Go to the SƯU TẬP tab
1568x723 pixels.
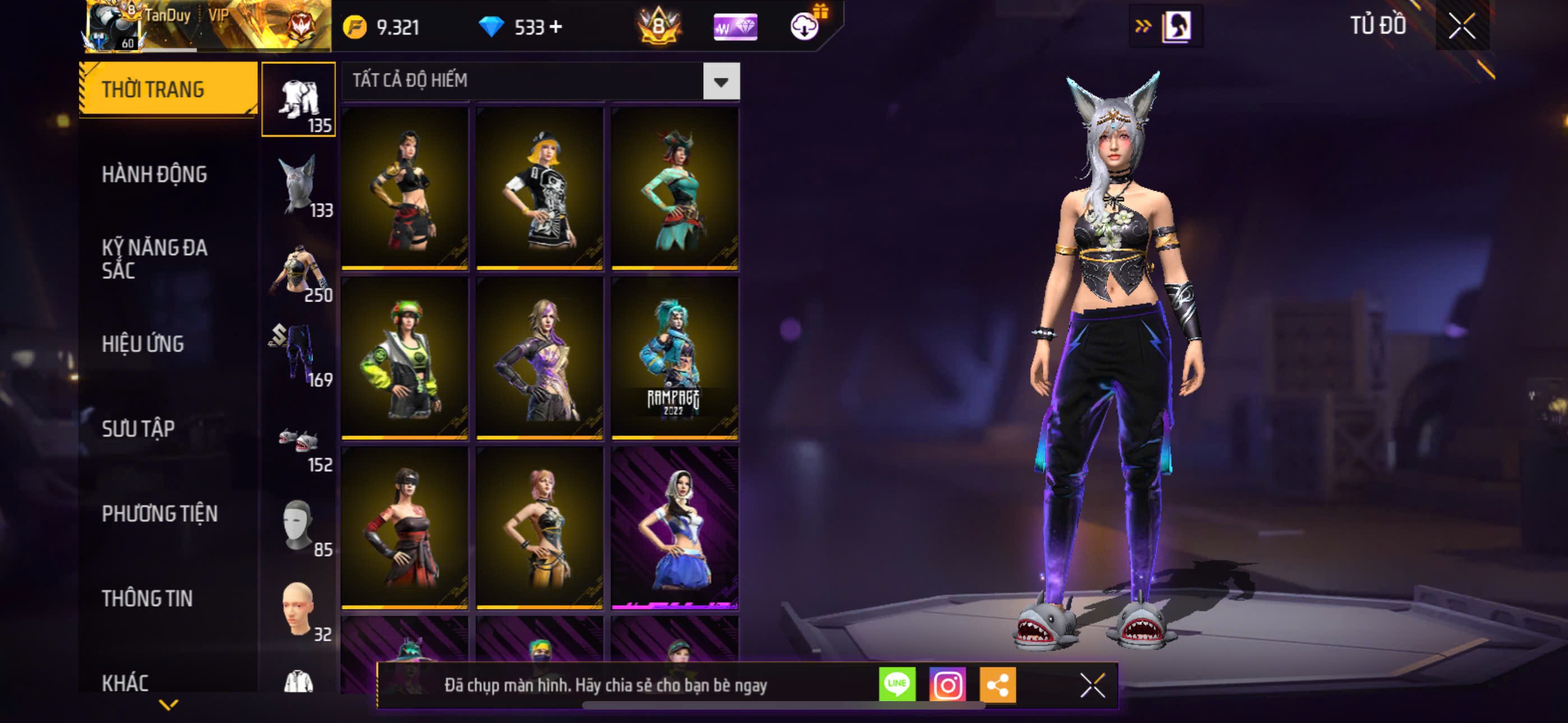click(x=138, y=429)
